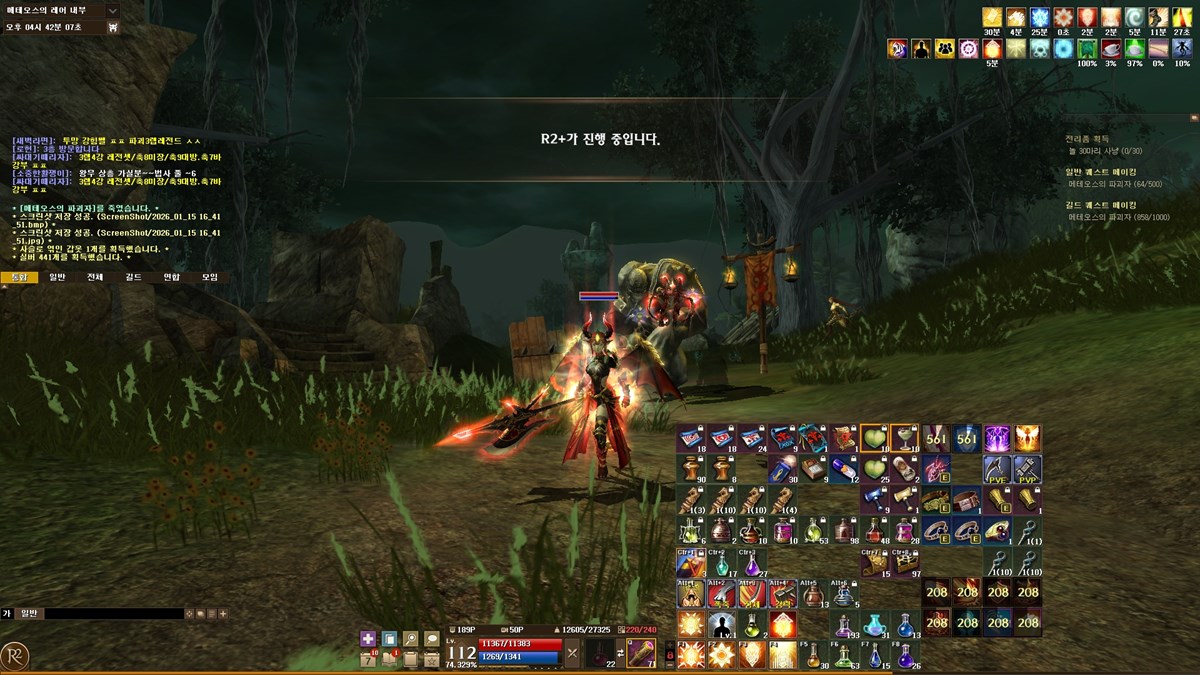Viewport: 1200px width, 675px height.
Task: Open the 연합 chat tab
Action: tap(171, 277)
